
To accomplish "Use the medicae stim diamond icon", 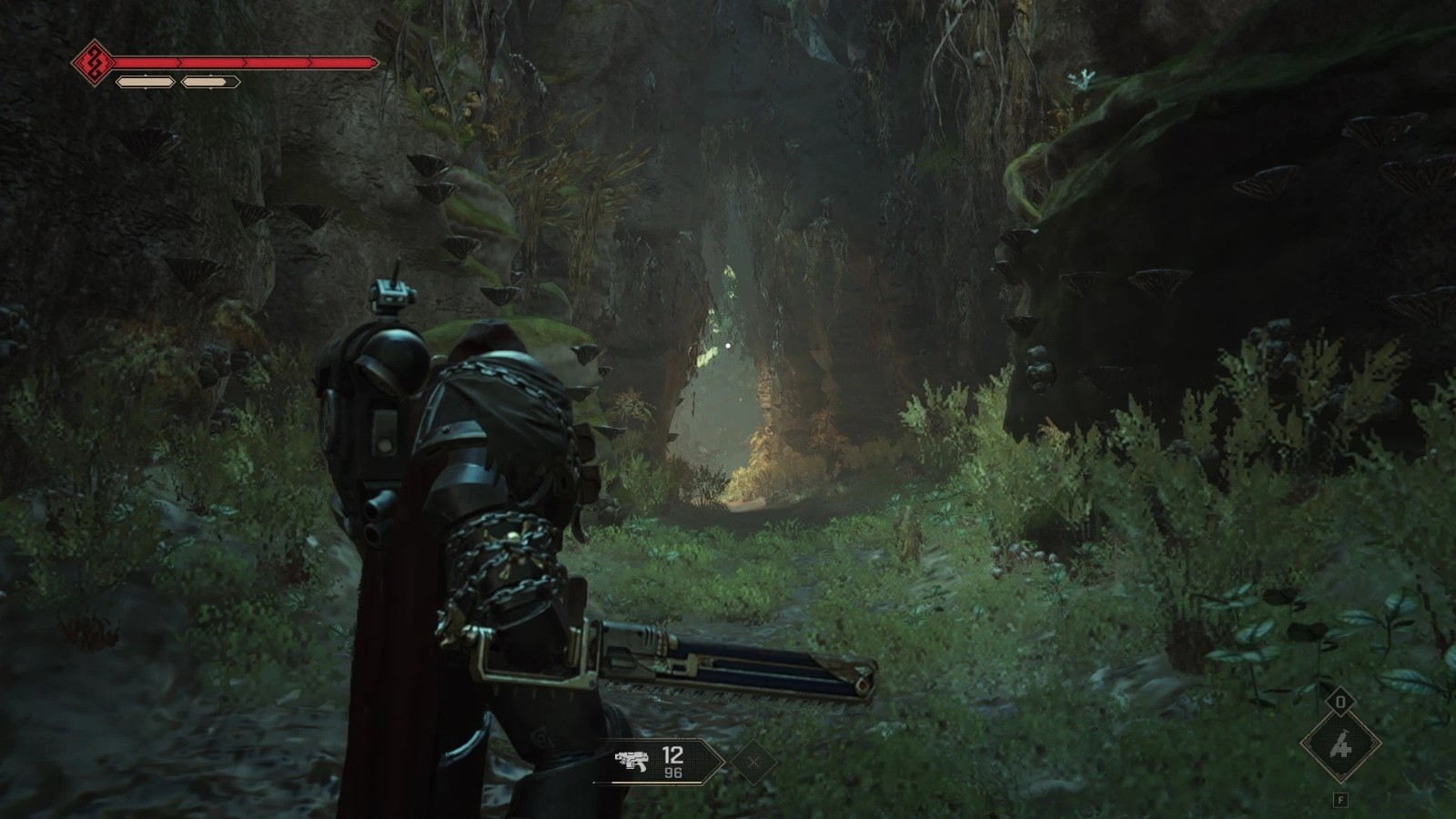I will tap(1340, 746).
